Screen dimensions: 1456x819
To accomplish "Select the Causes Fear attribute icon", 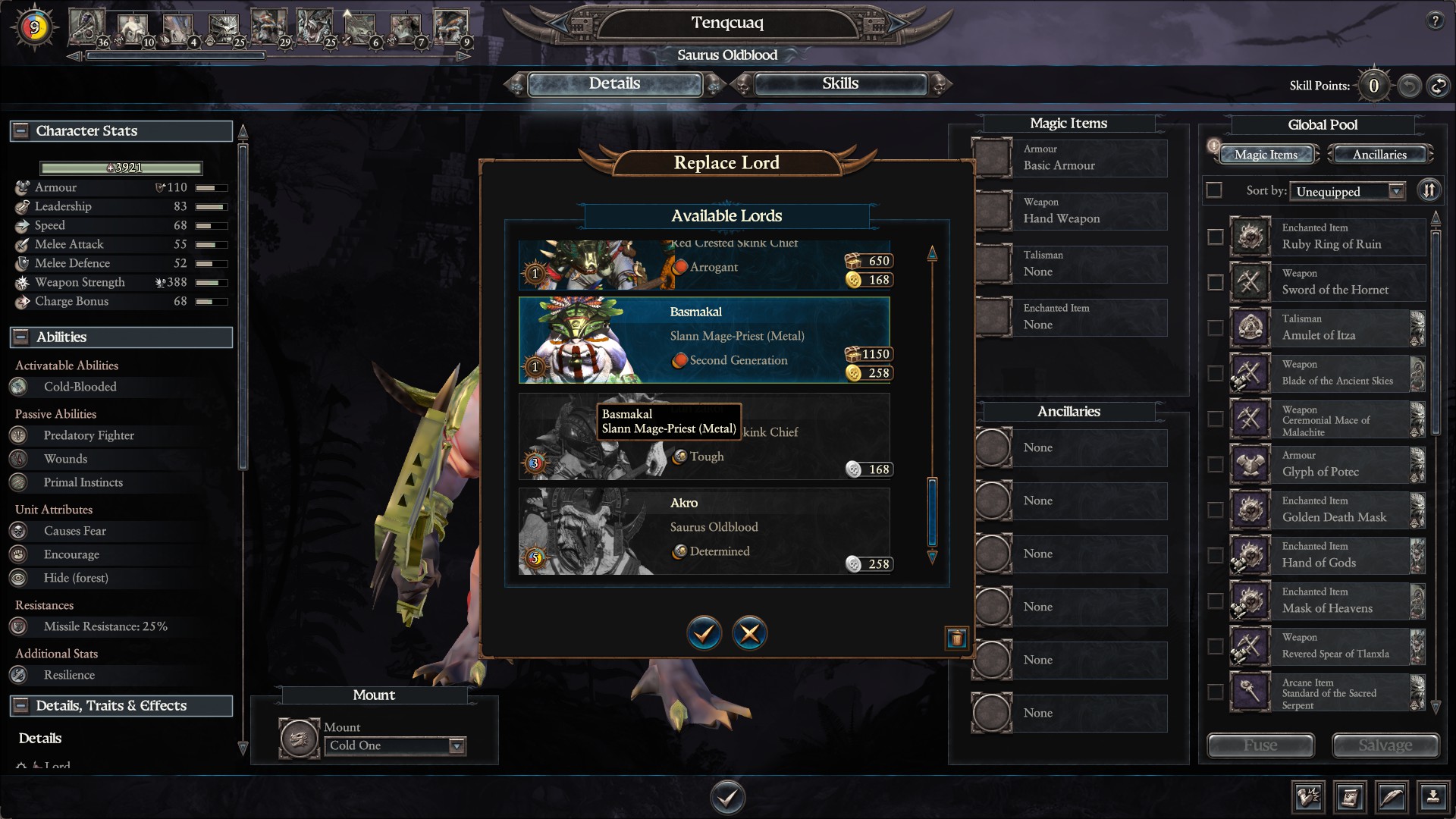I will point(18,531).
